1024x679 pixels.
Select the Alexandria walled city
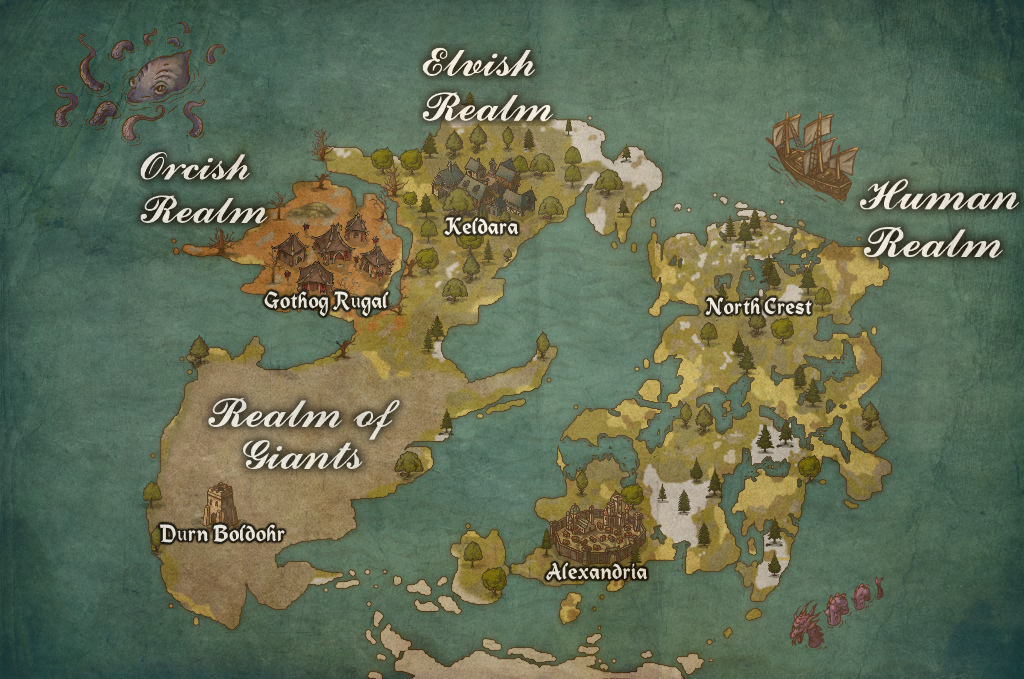(597, 533)
